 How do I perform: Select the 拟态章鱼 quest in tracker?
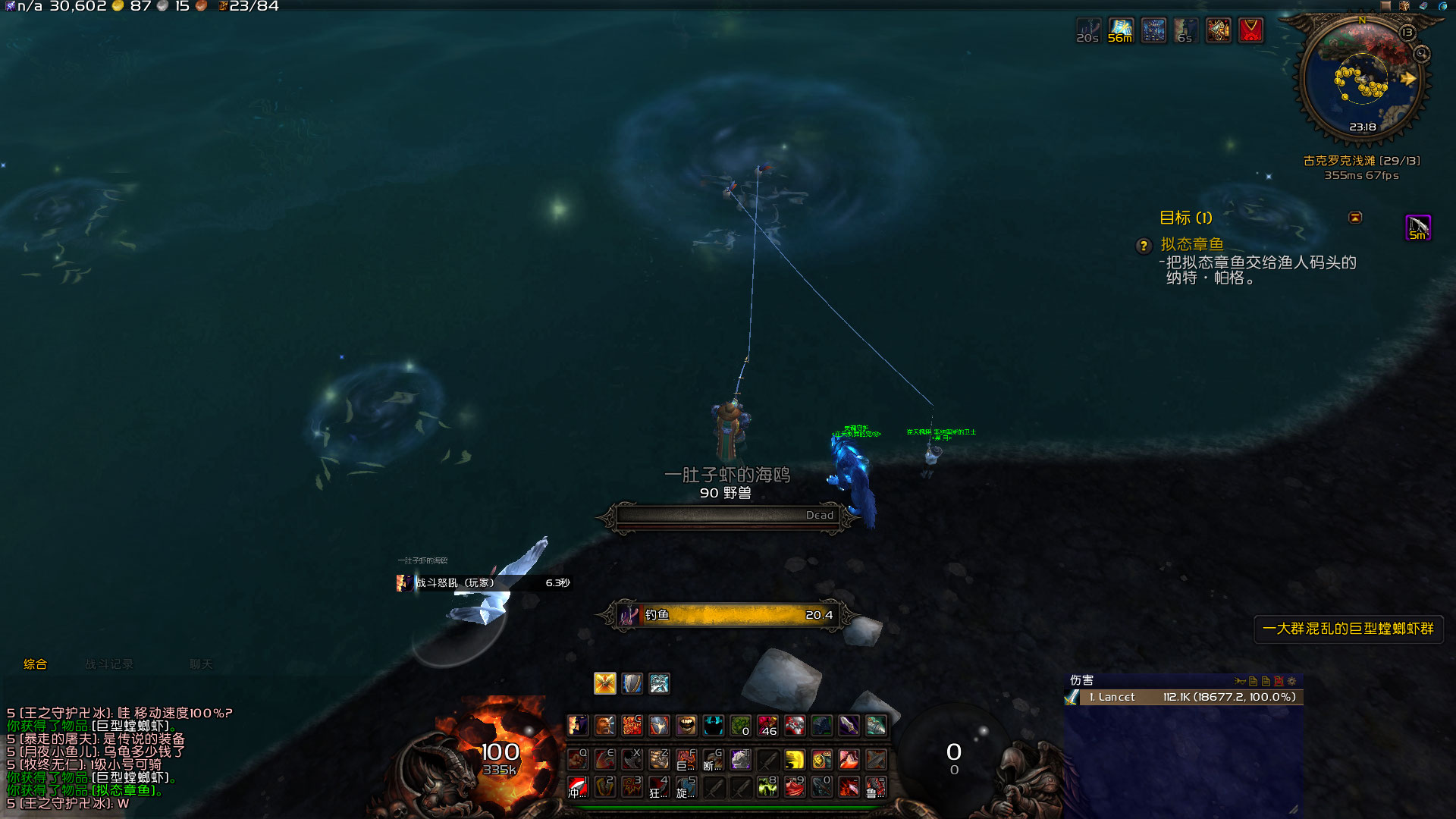pos(1192,244)
